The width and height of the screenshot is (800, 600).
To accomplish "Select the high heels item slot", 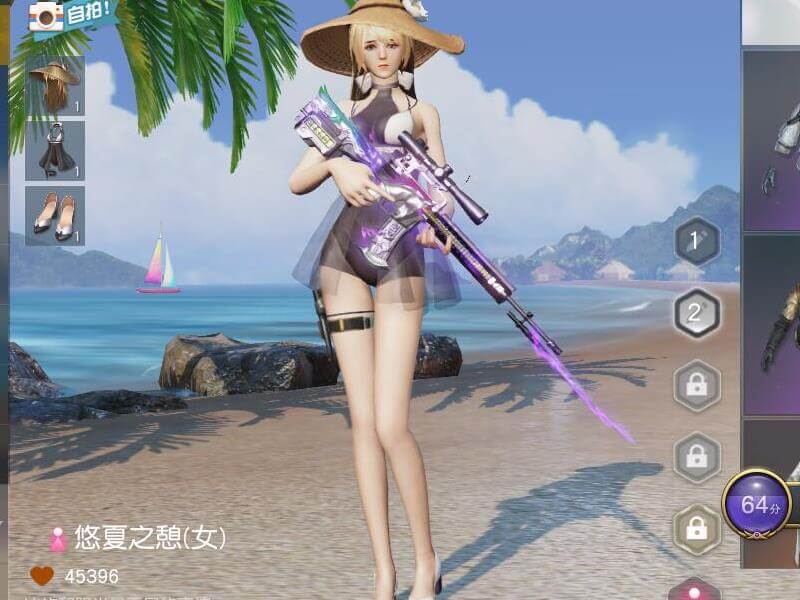I will 55,215.
